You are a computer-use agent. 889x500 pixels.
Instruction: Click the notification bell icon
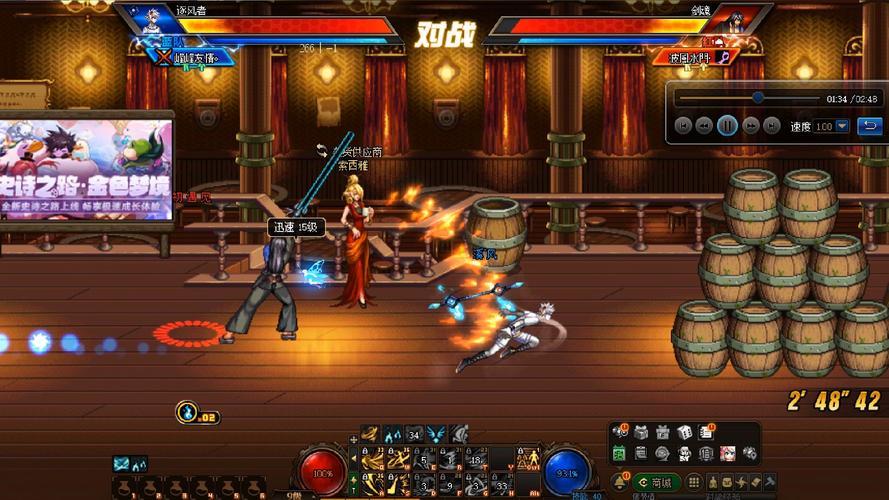(620, 483)
